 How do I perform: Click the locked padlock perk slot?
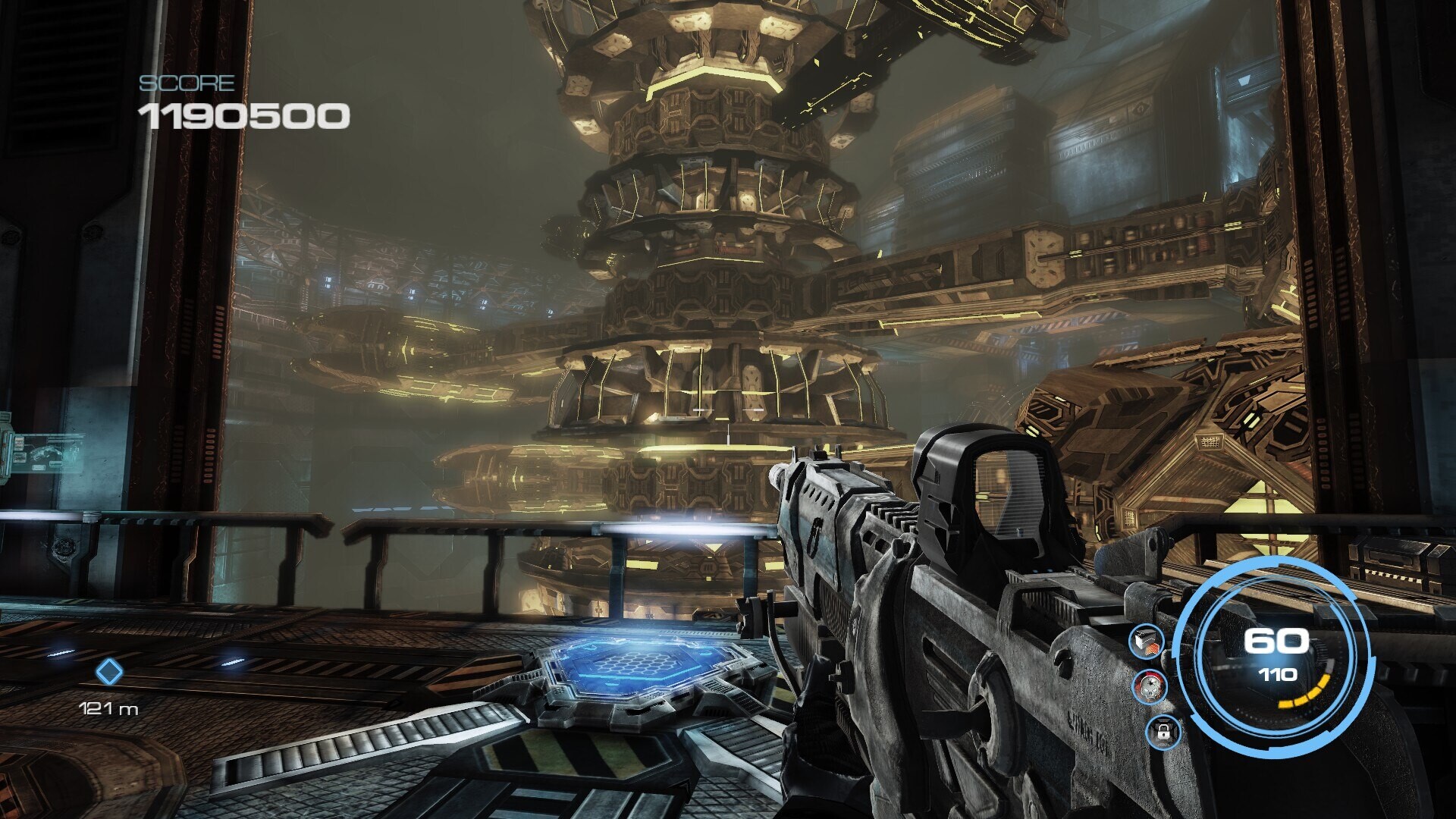coord(1163,733)
